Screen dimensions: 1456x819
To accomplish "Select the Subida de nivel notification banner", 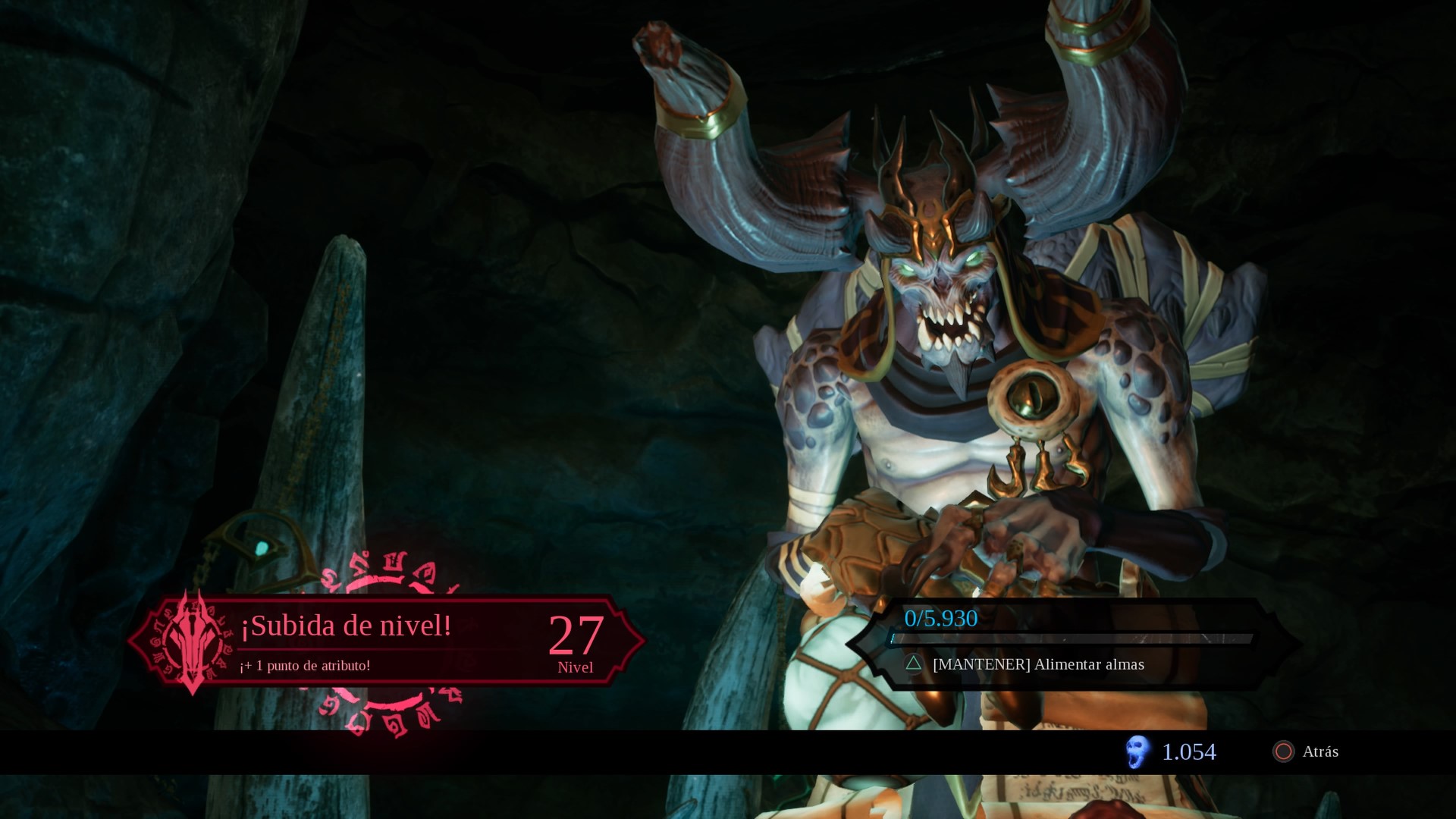I will (x=387, y=642).
